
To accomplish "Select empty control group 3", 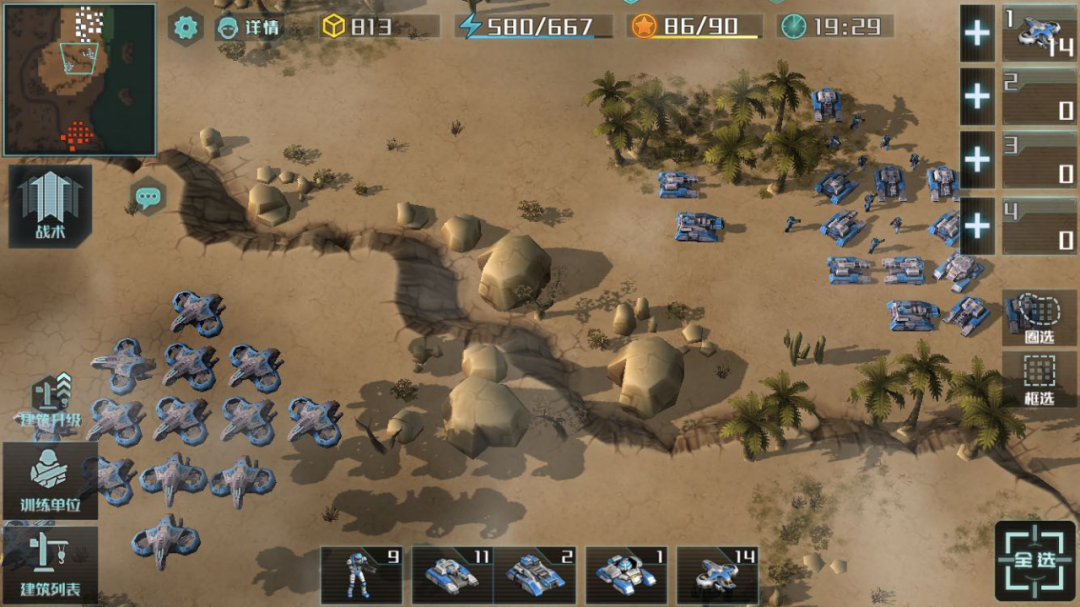I will [x=1039, y=160].
